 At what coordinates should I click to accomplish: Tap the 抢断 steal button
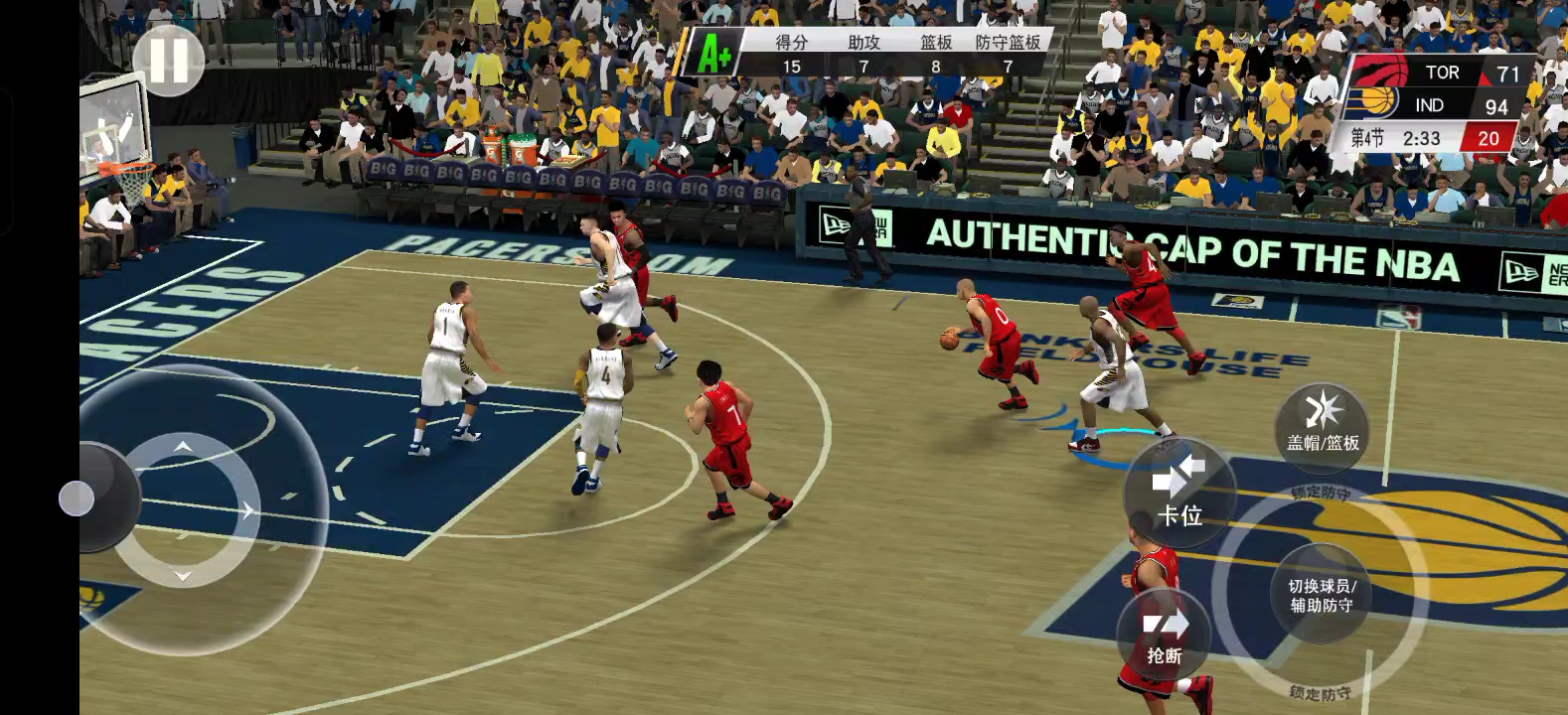1165,638
